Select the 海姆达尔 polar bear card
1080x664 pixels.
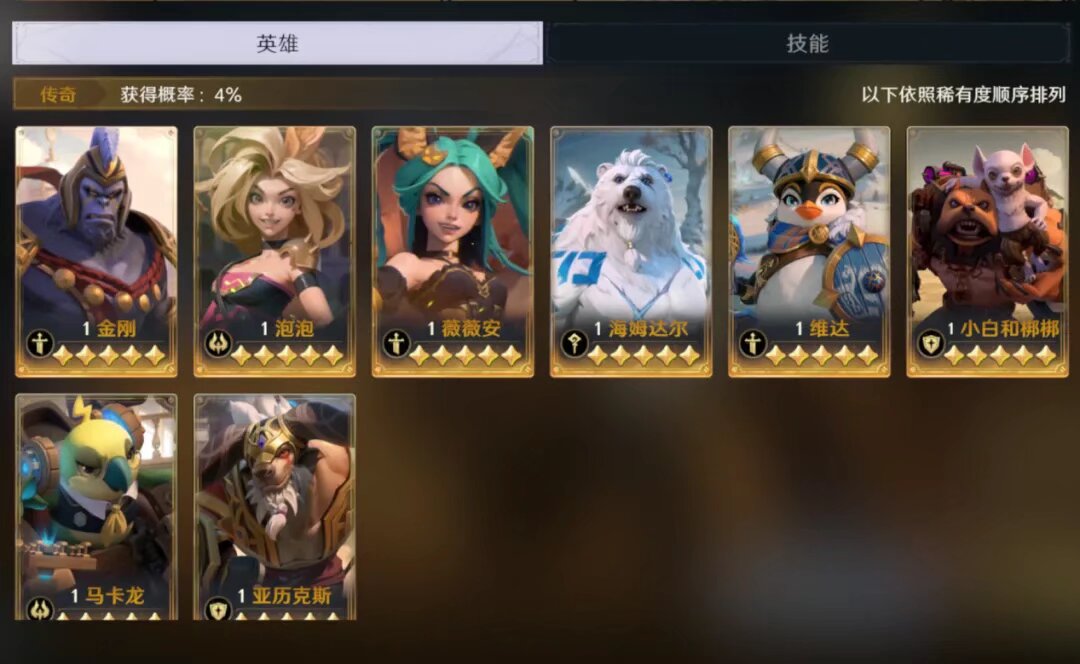tap(631, 250)
